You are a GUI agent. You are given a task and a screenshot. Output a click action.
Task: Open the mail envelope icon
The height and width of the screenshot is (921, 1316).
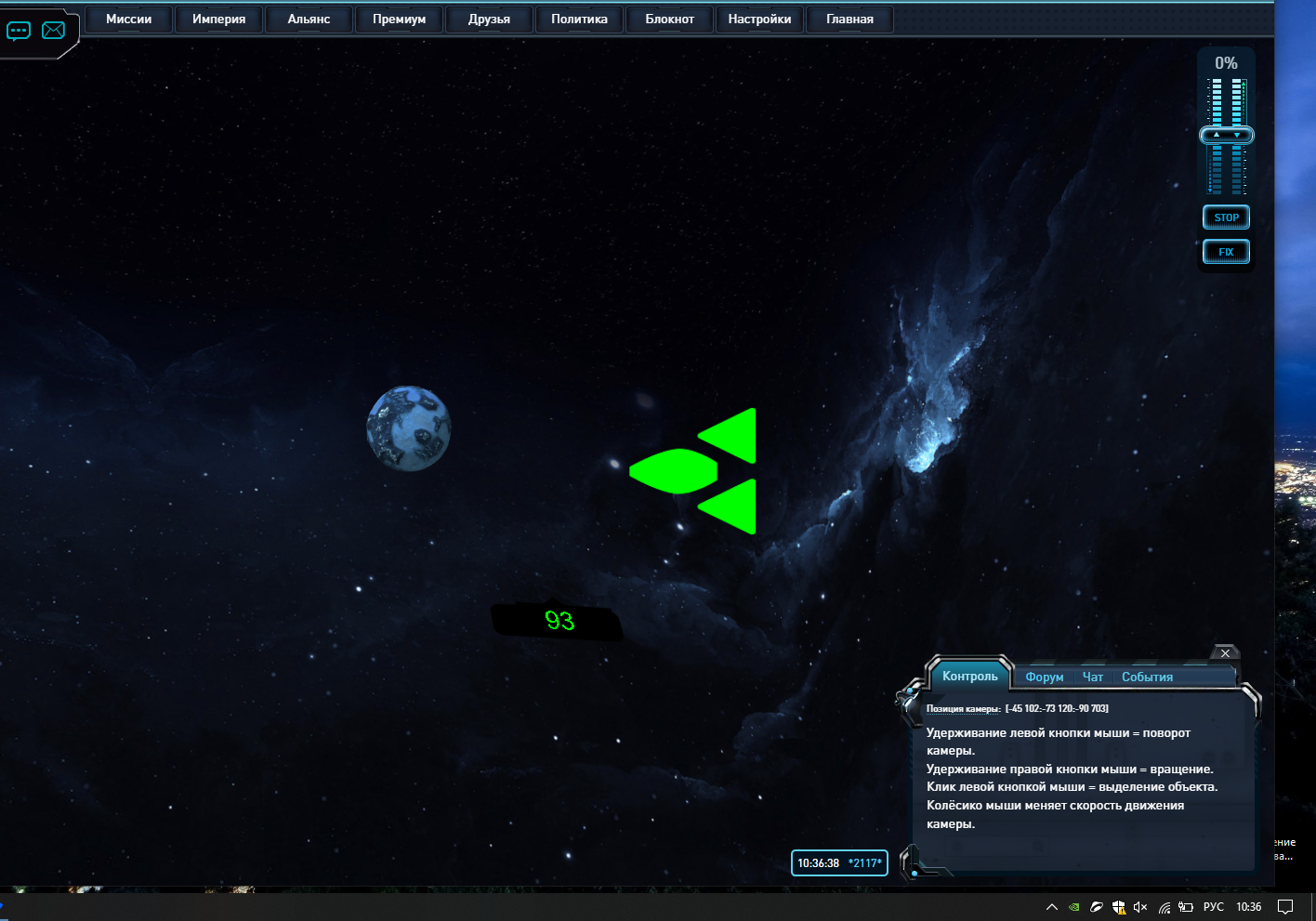(54, 31)
